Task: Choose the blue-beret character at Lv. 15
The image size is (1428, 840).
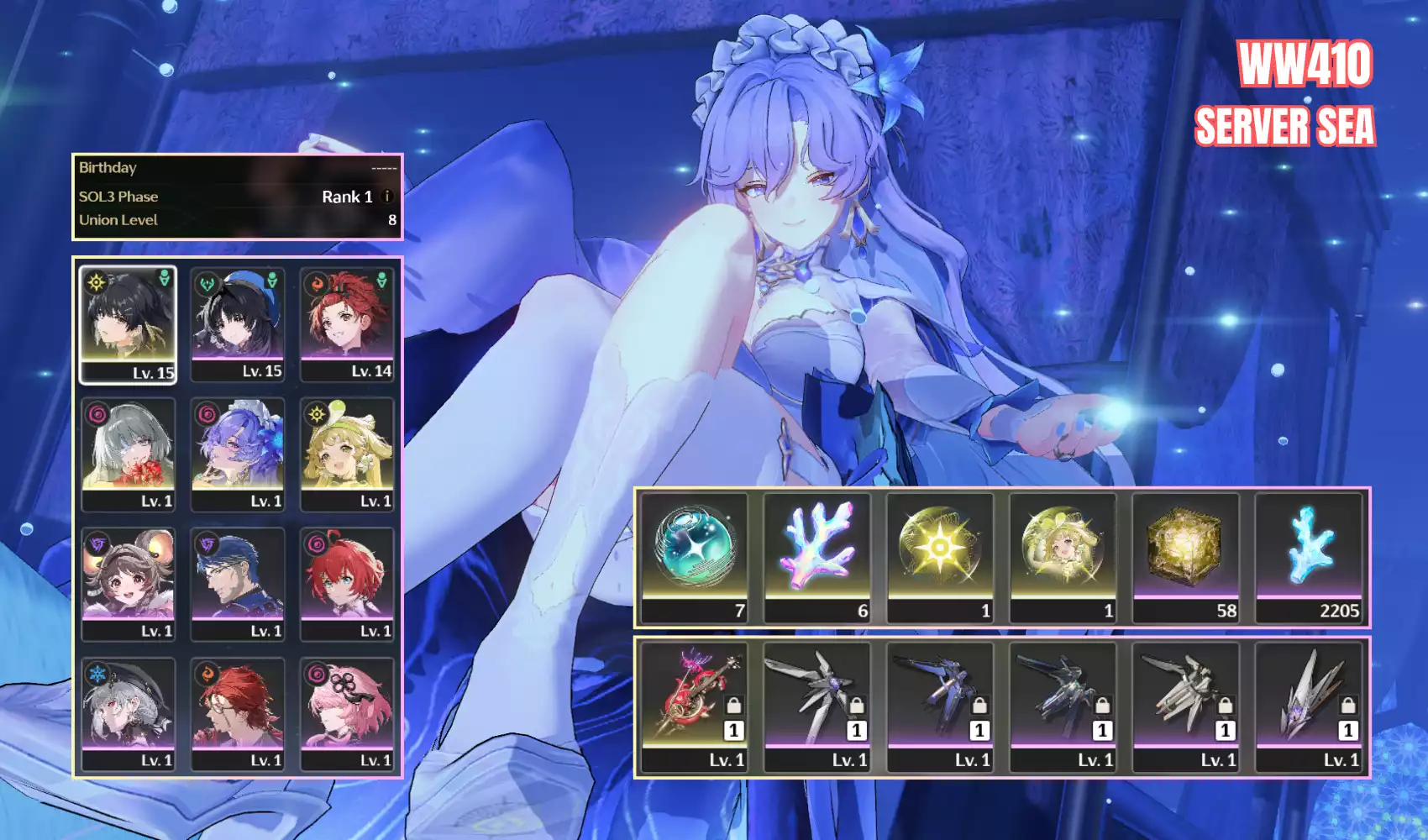Action: click(x=238, y=324)
